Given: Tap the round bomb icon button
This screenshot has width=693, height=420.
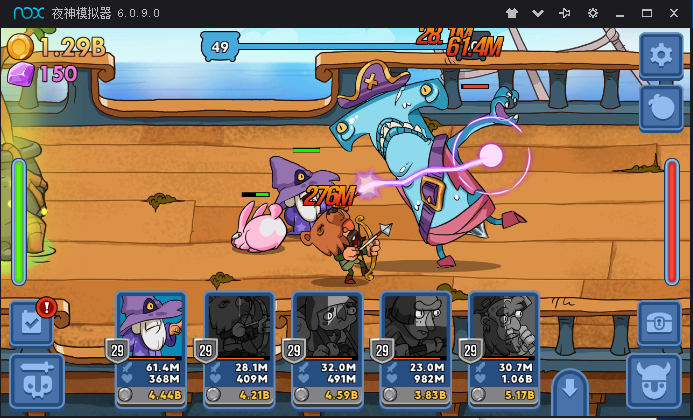Looking at the screenshot, I should 661,107.
